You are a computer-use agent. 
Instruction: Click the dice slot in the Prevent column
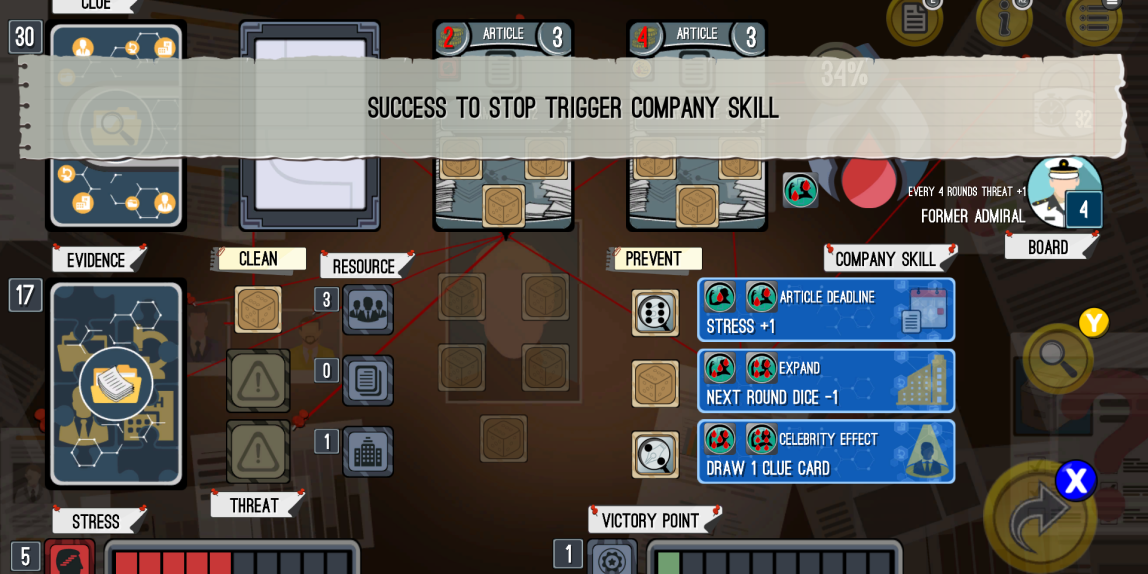click(x=655, y=313)
